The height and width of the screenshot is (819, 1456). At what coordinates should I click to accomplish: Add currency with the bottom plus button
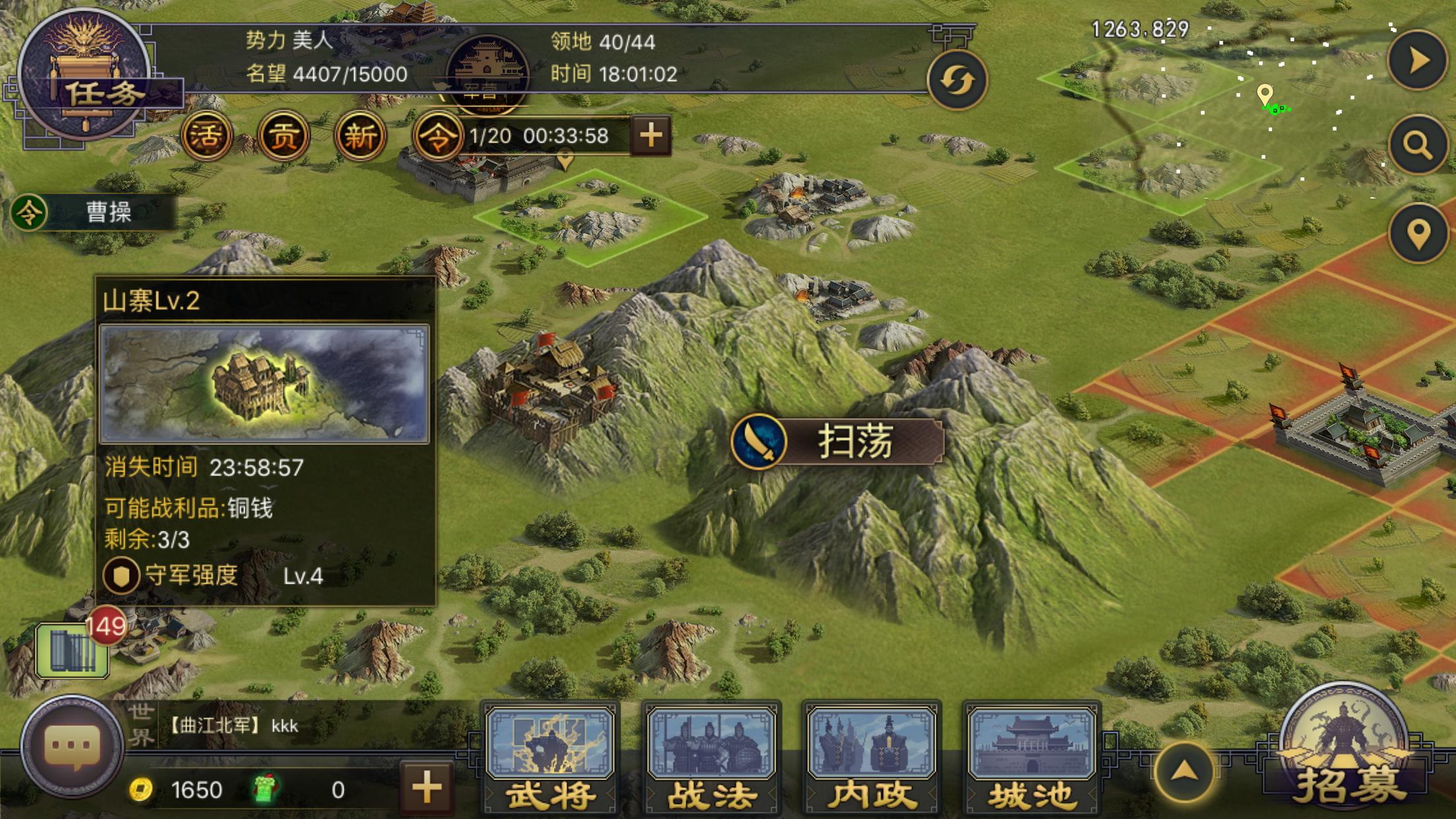[x=427, y=788]
